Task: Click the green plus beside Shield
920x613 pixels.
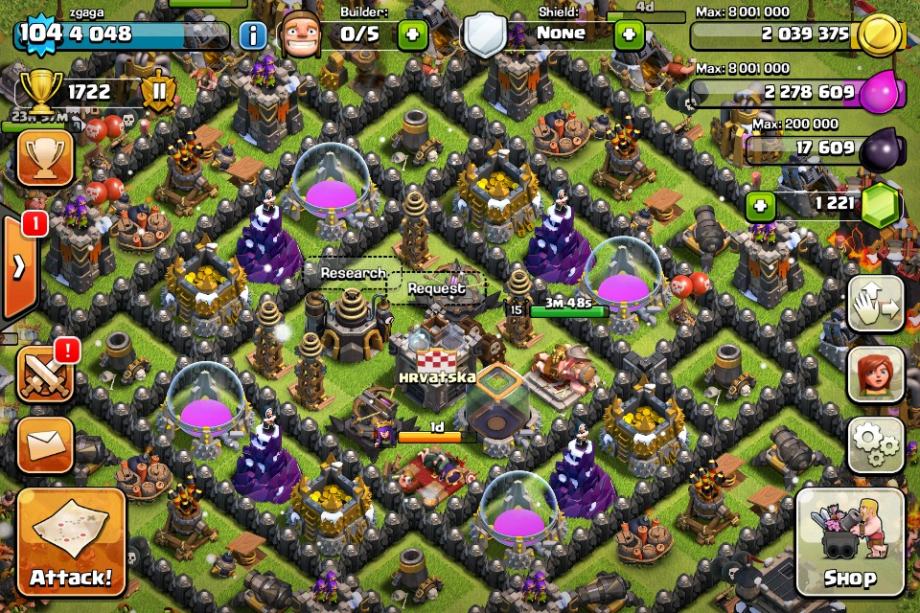Action: point(628,35)
